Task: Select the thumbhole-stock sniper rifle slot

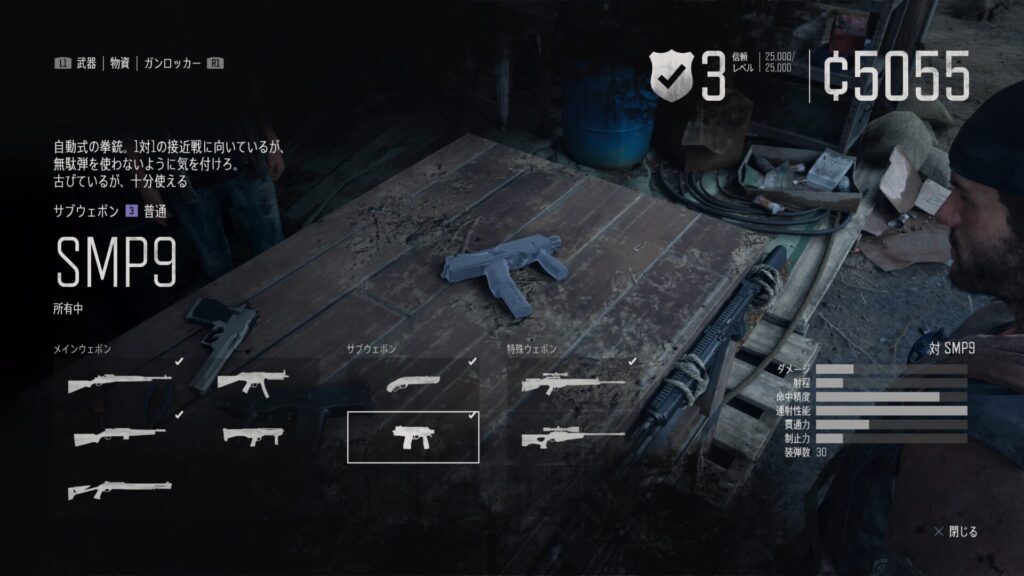Action: click(x=572, y=436)
